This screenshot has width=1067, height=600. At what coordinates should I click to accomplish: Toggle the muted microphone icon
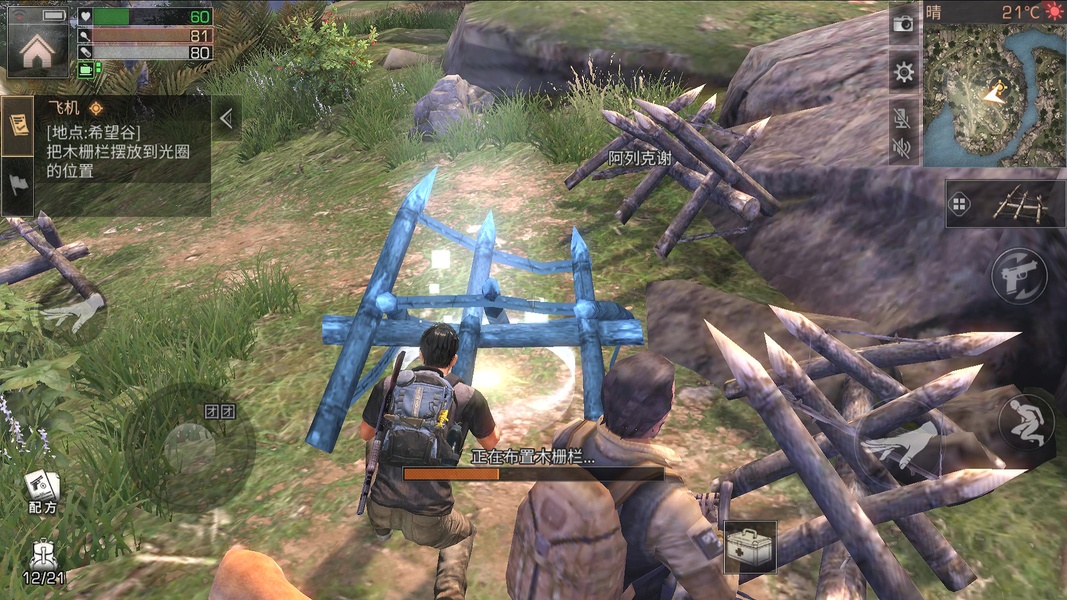[x=903, y=118]
